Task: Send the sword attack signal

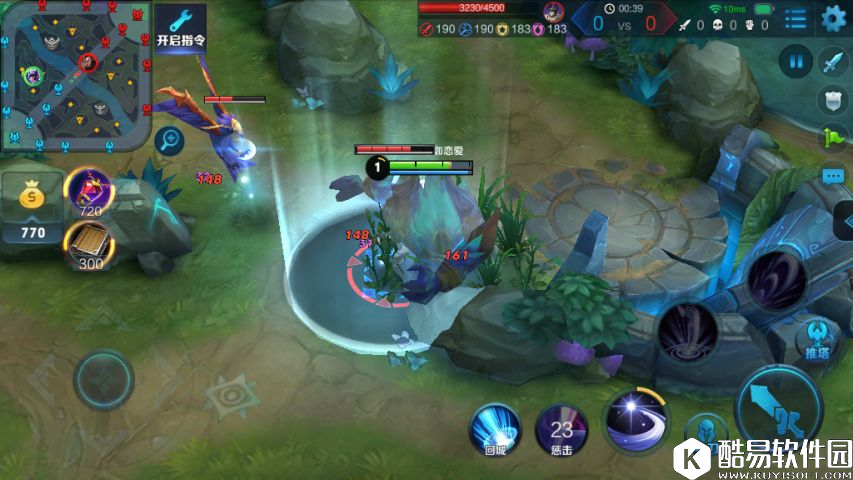Action: point(833,62)
